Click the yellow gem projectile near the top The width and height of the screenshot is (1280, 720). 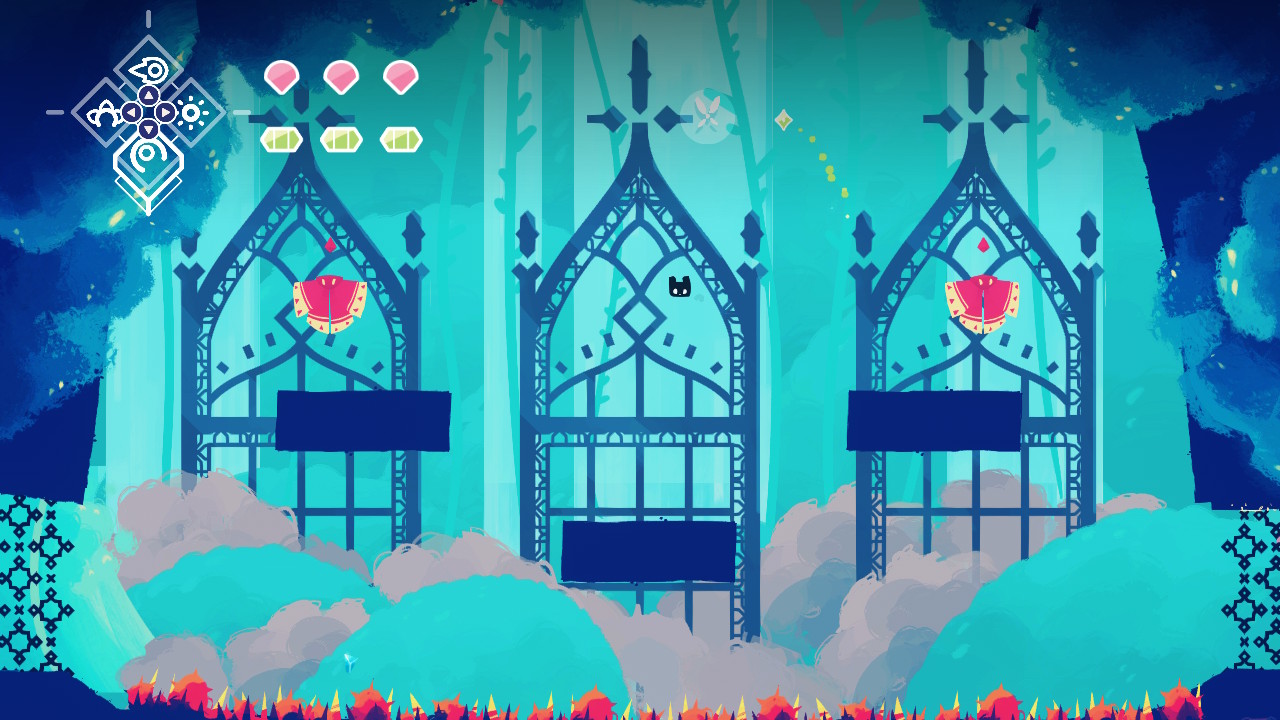tap(783, 119)
